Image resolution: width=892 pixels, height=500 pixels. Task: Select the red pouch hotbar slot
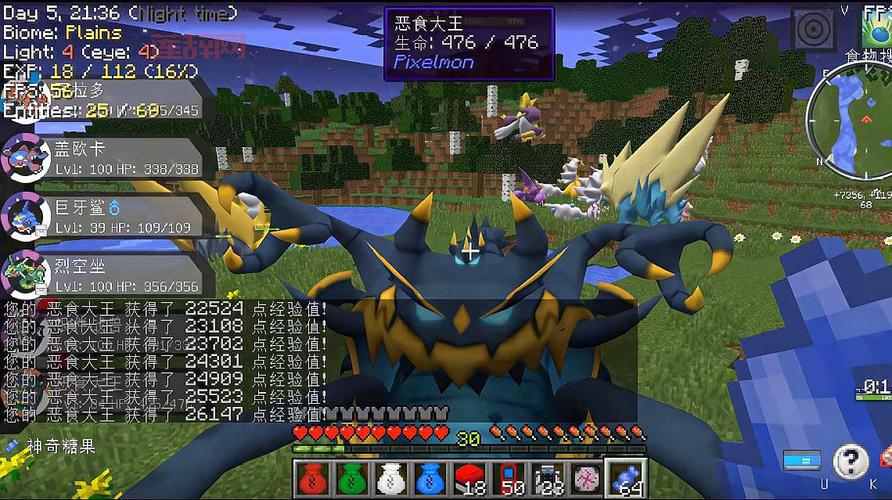tap(311, 478)
